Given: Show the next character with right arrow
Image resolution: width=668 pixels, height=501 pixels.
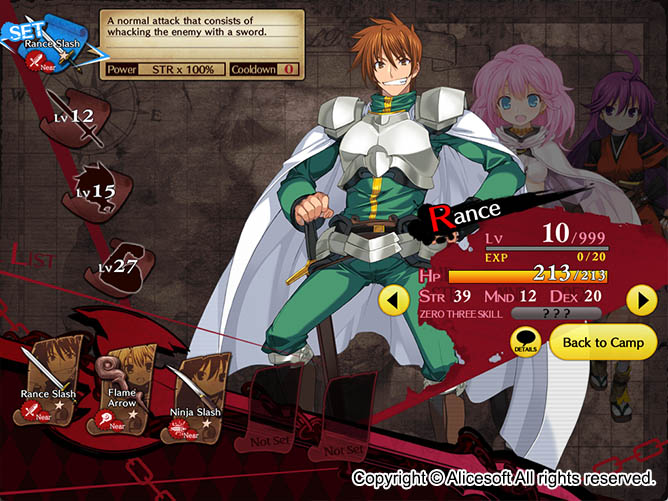Looking at the screenshot, I should click(640, 299).
